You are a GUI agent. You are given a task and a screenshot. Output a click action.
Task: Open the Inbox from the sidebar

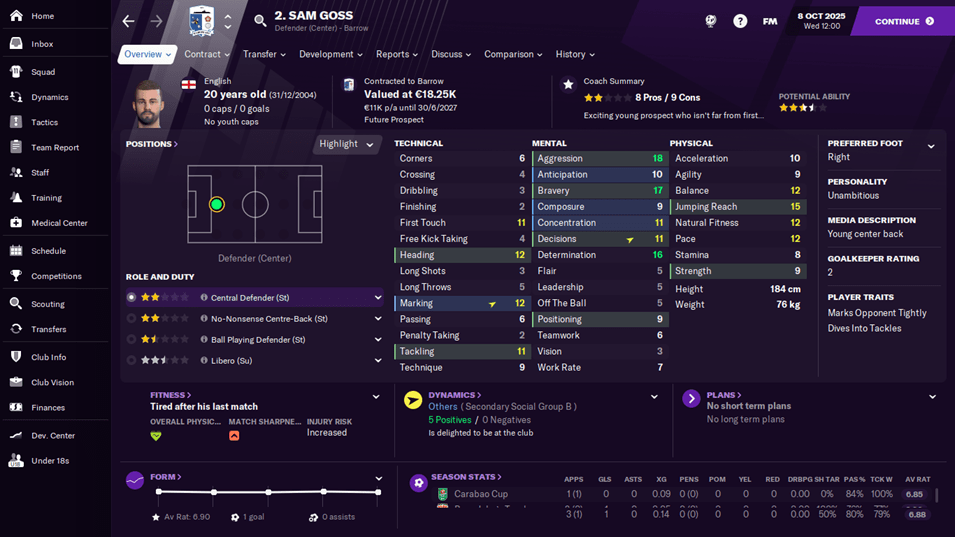(x=42, y=44)
